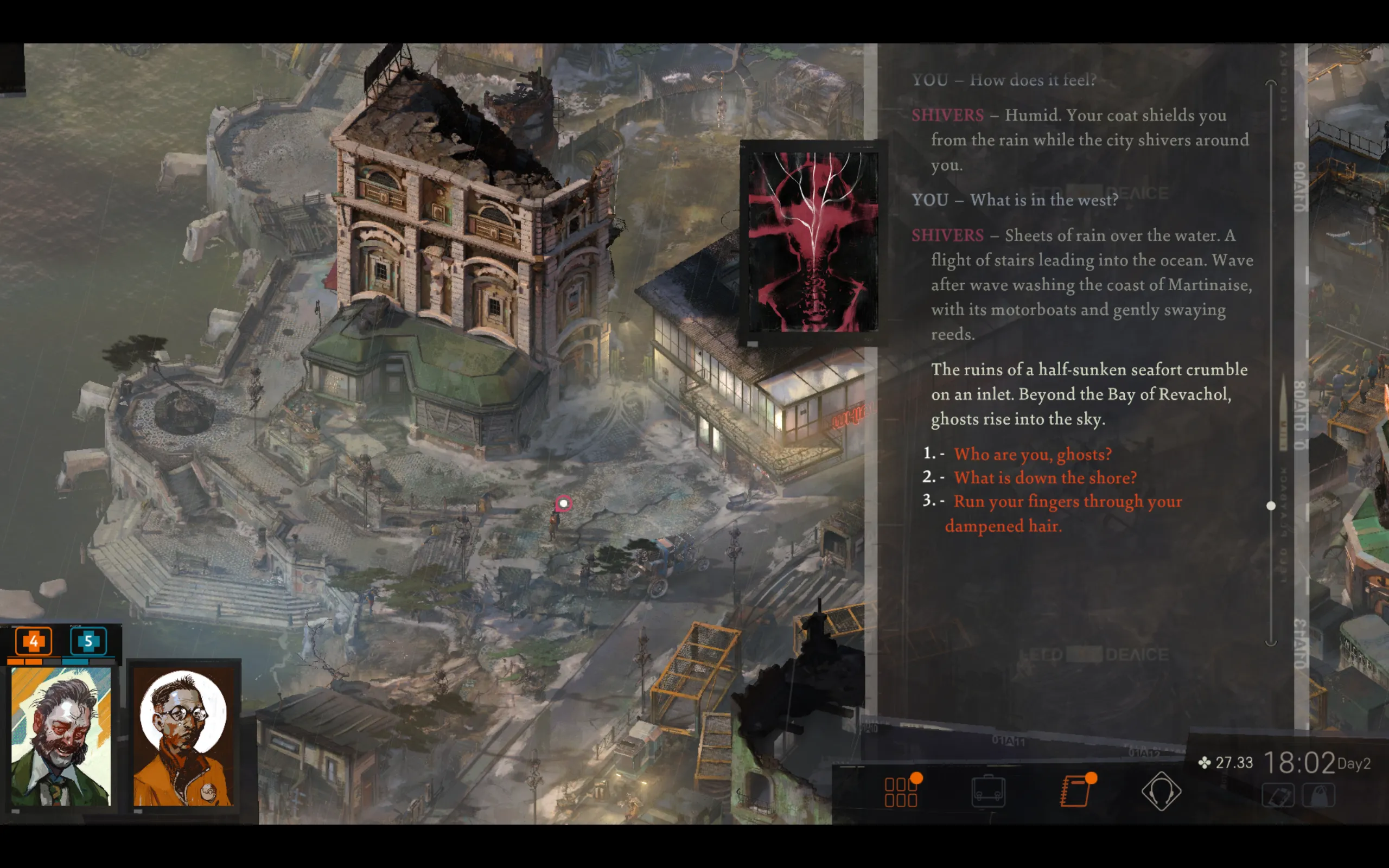Choose reply "Who are you, ghosts?"
The width and height of the screenshot is (1389, 868).
(1032, 454)
